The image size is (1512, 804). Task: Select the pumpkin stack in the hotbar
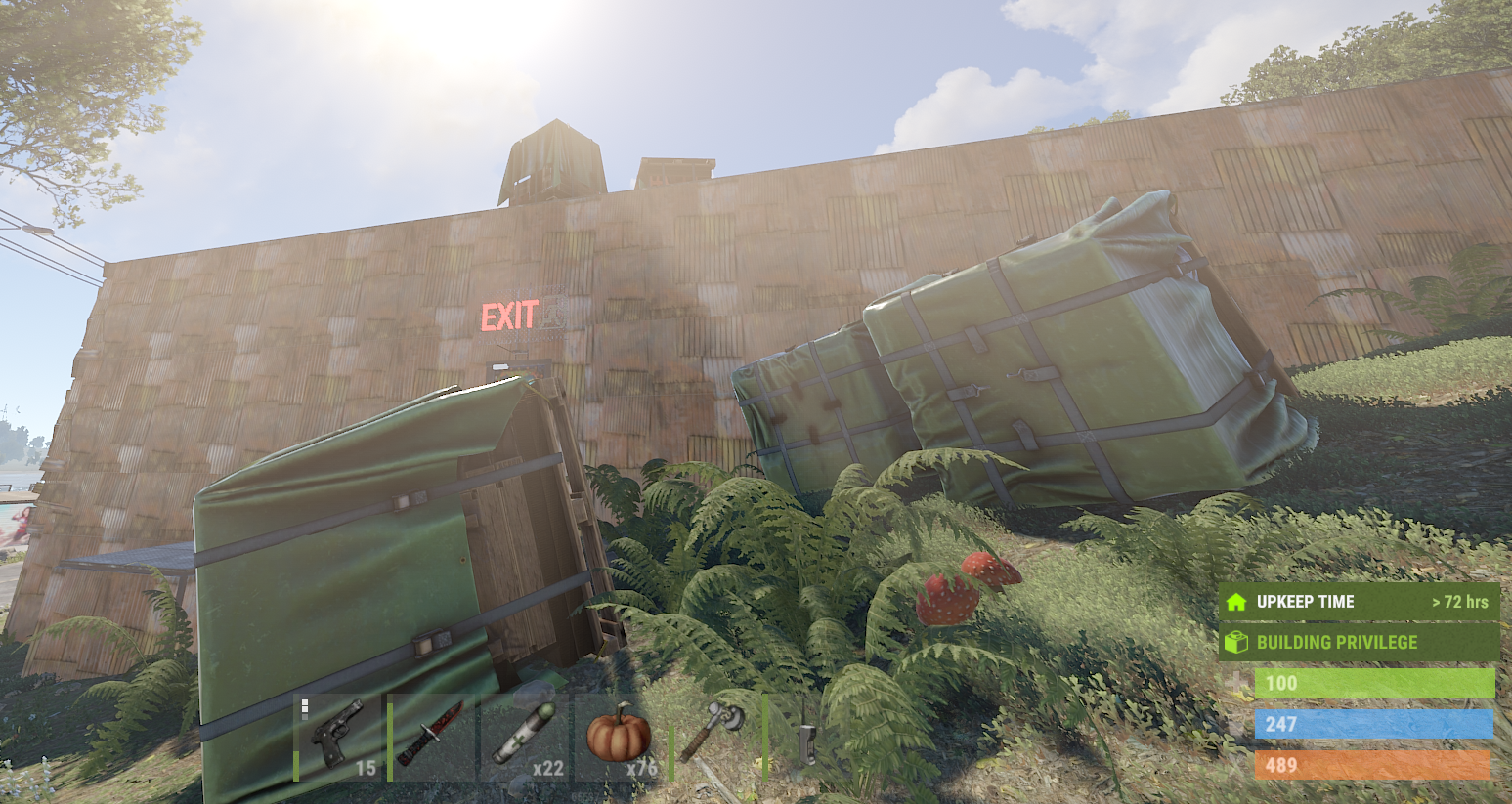(619, 738)
